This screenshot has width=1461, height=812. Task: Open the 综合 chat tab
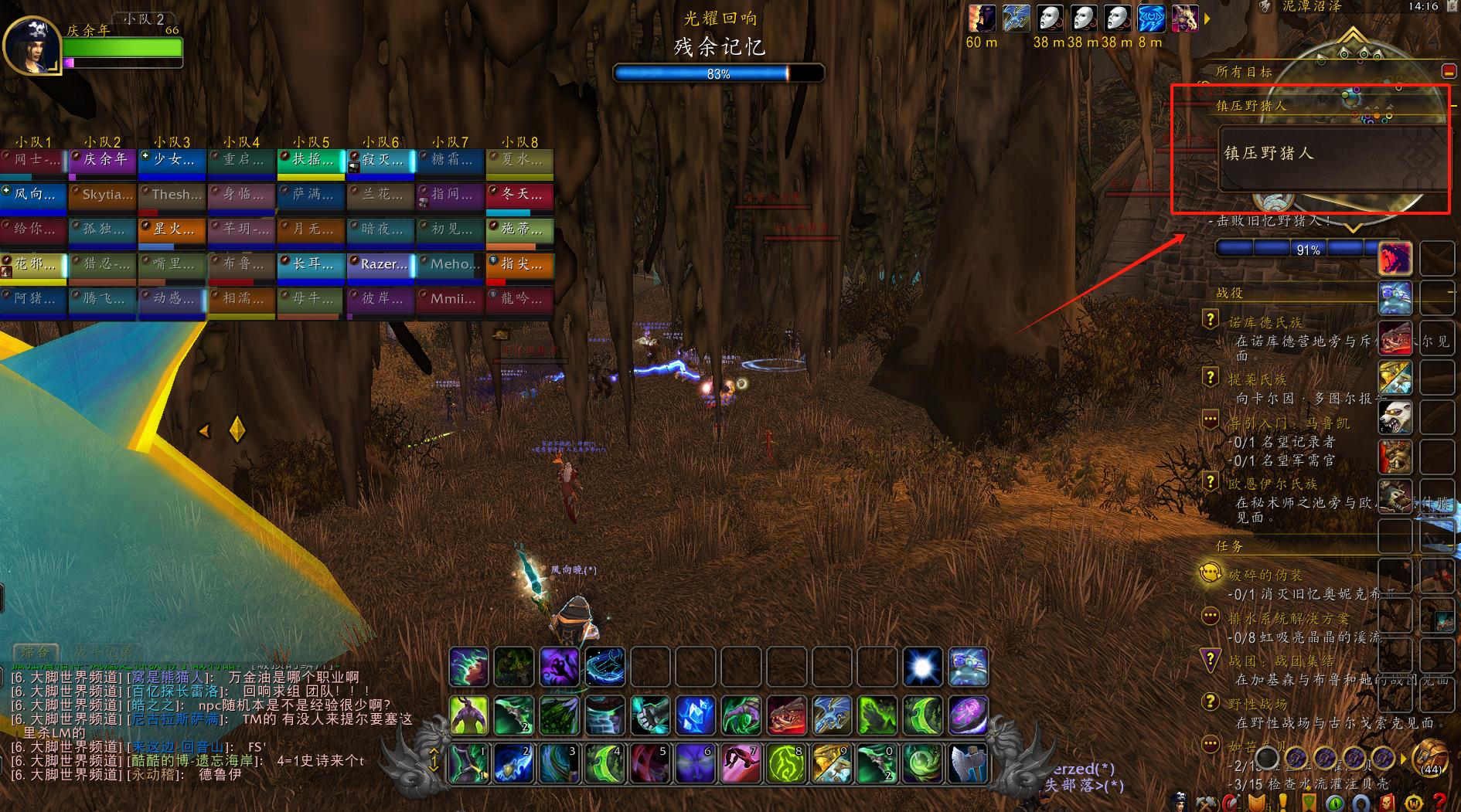[x=36, y=653]
